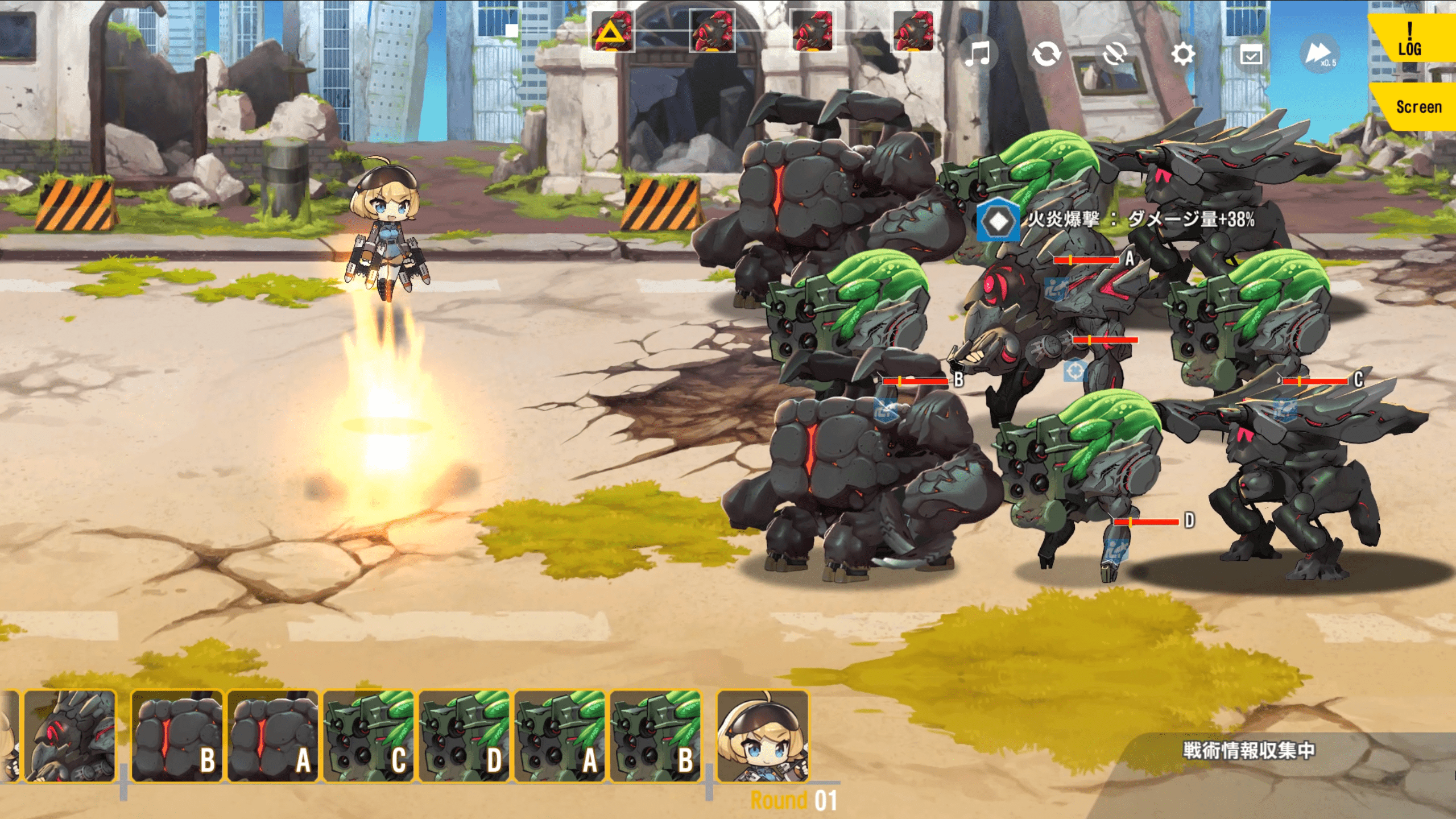Choose the green launcher D turn portrait
1456x819 pixels.
click(464, 736)
